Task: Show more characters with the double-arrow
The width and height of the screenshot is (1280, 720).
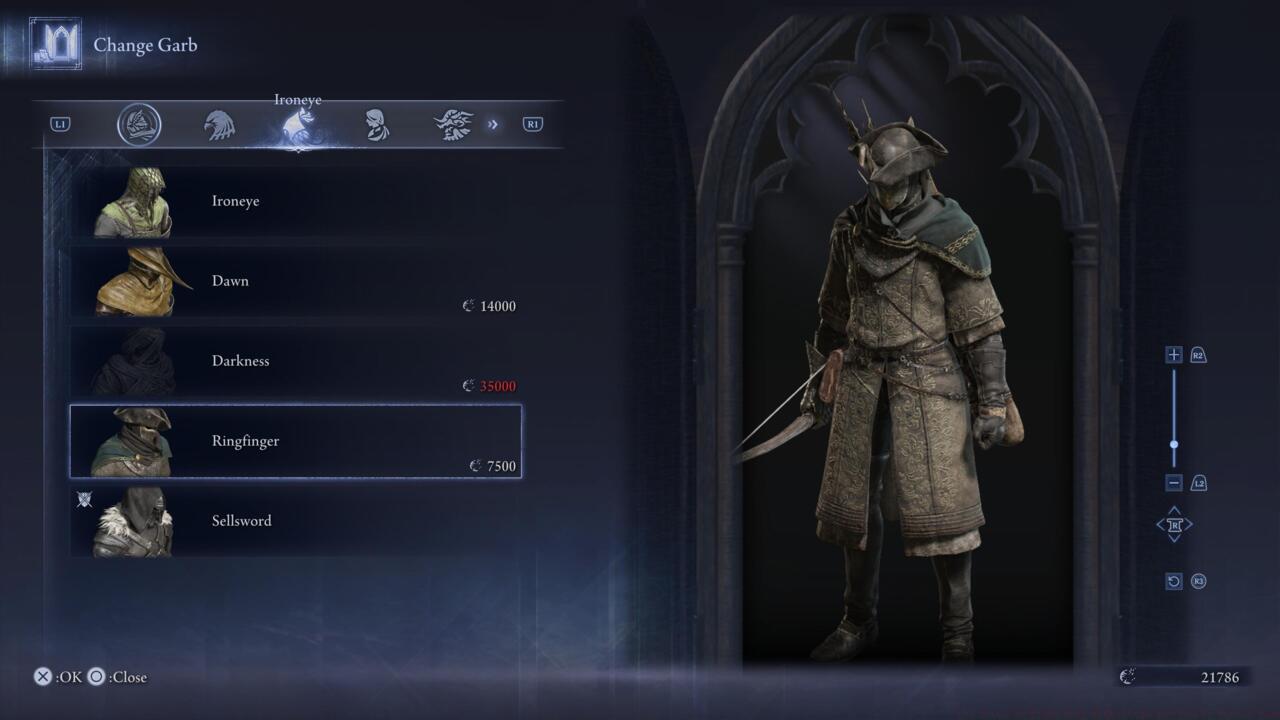Action: coord(493,125)
